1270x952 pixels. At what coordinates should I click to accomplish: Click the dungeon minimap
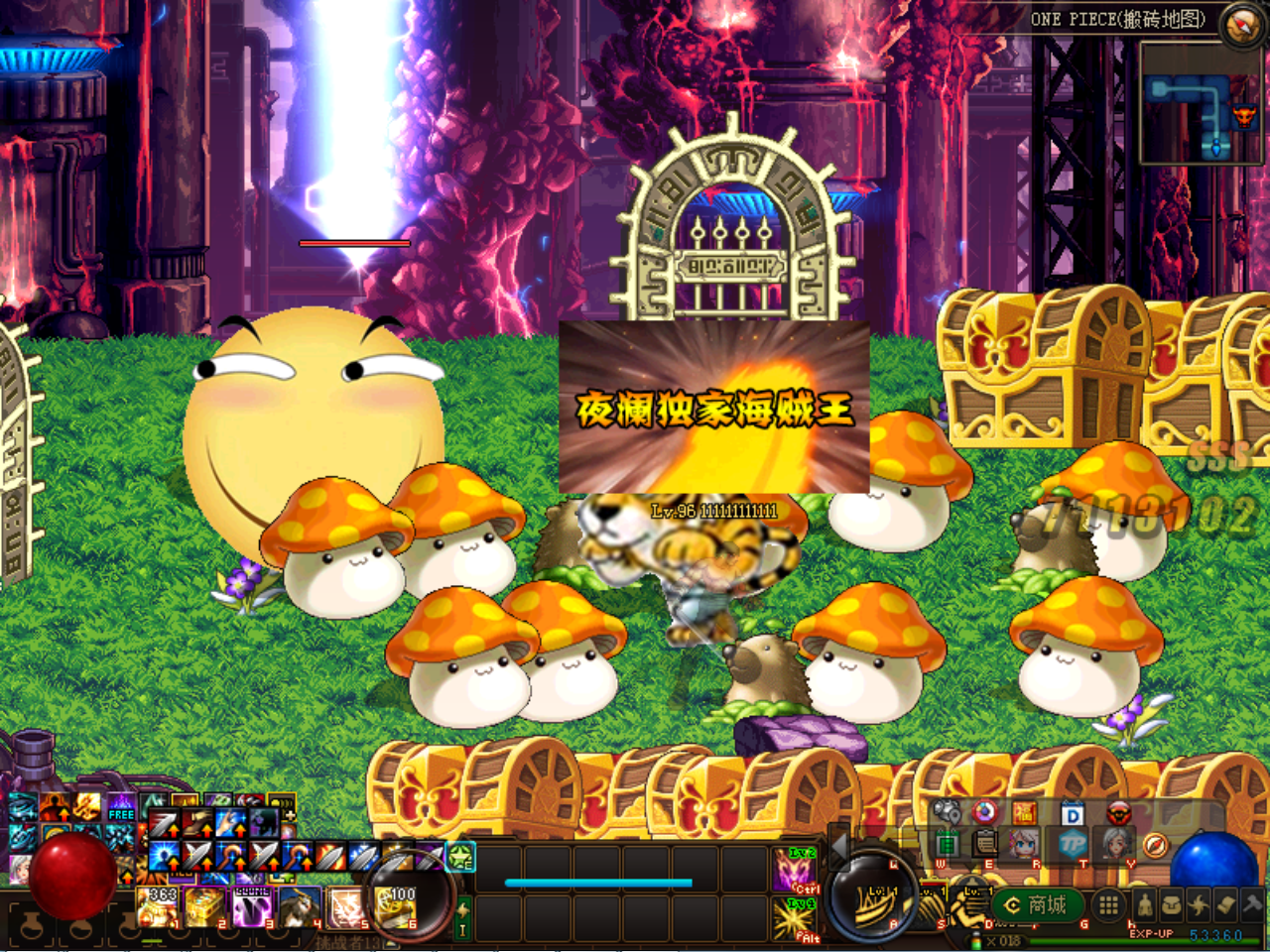(1201, 104)
